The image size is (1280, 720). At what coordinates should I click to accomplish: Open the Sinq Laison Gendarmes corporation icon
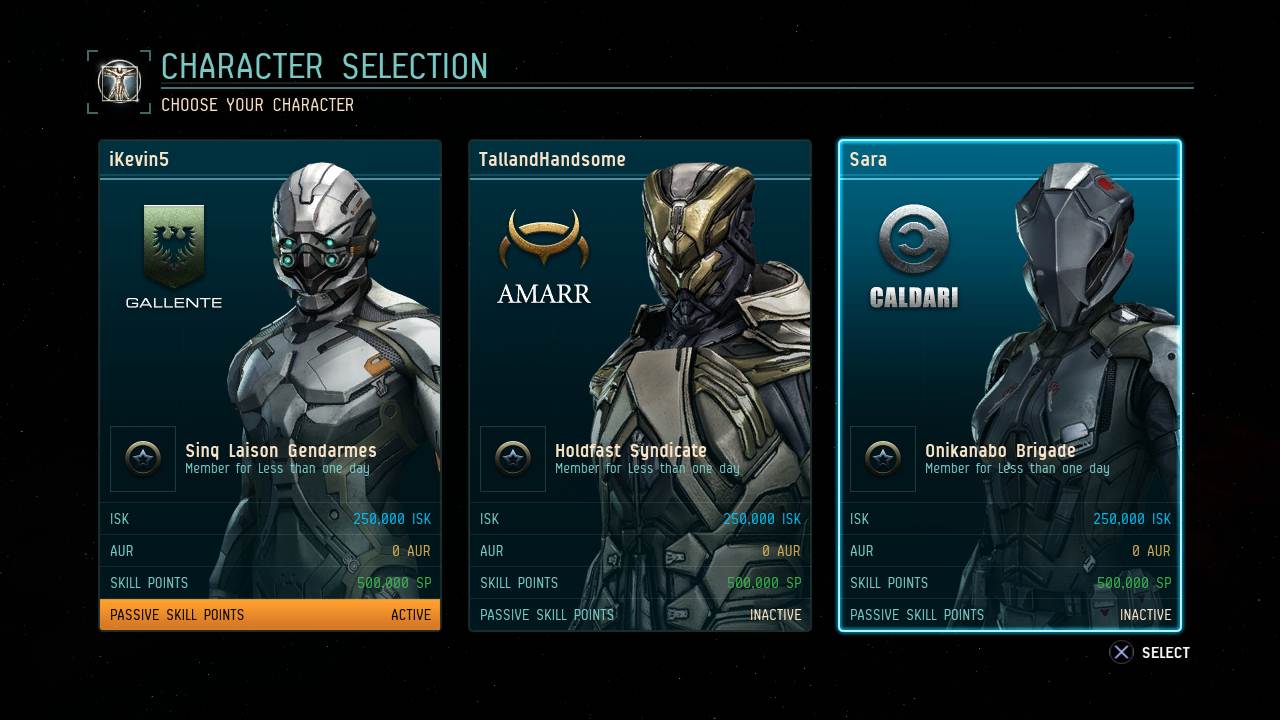click(142, 459)
